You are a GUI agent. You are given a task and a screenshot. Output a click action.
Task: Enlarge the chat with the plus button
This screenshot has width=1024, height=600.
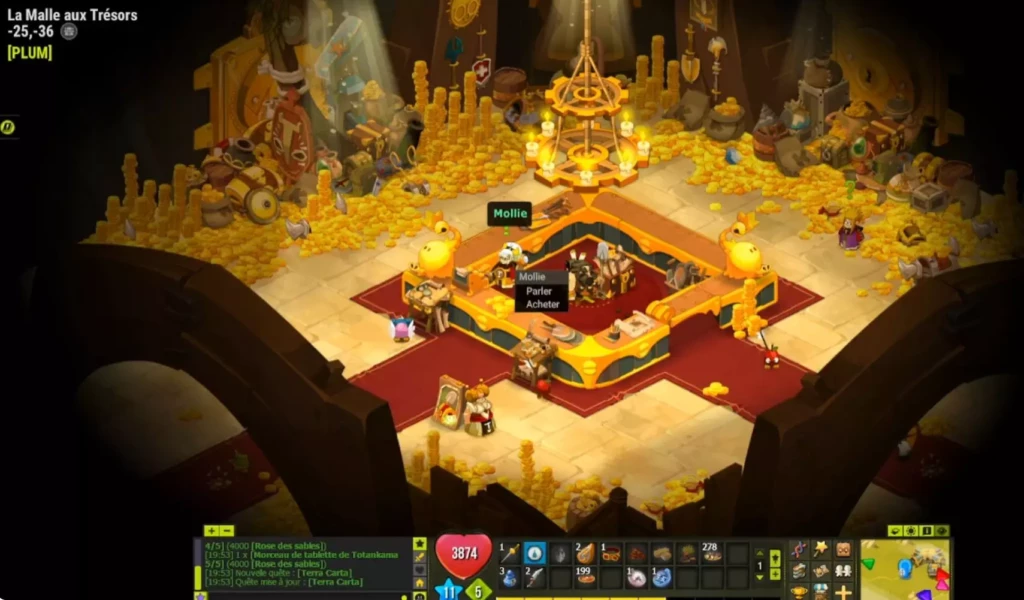pyautogui.click(x=211, y=531)
